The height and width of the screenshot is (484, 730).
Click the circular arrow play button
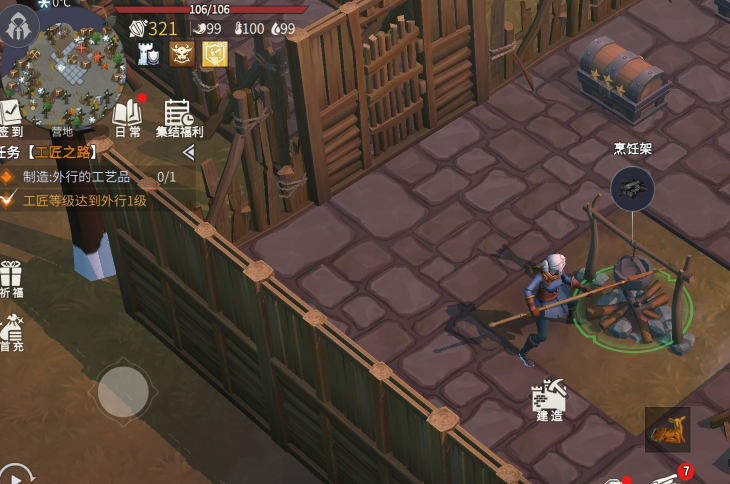13,475
